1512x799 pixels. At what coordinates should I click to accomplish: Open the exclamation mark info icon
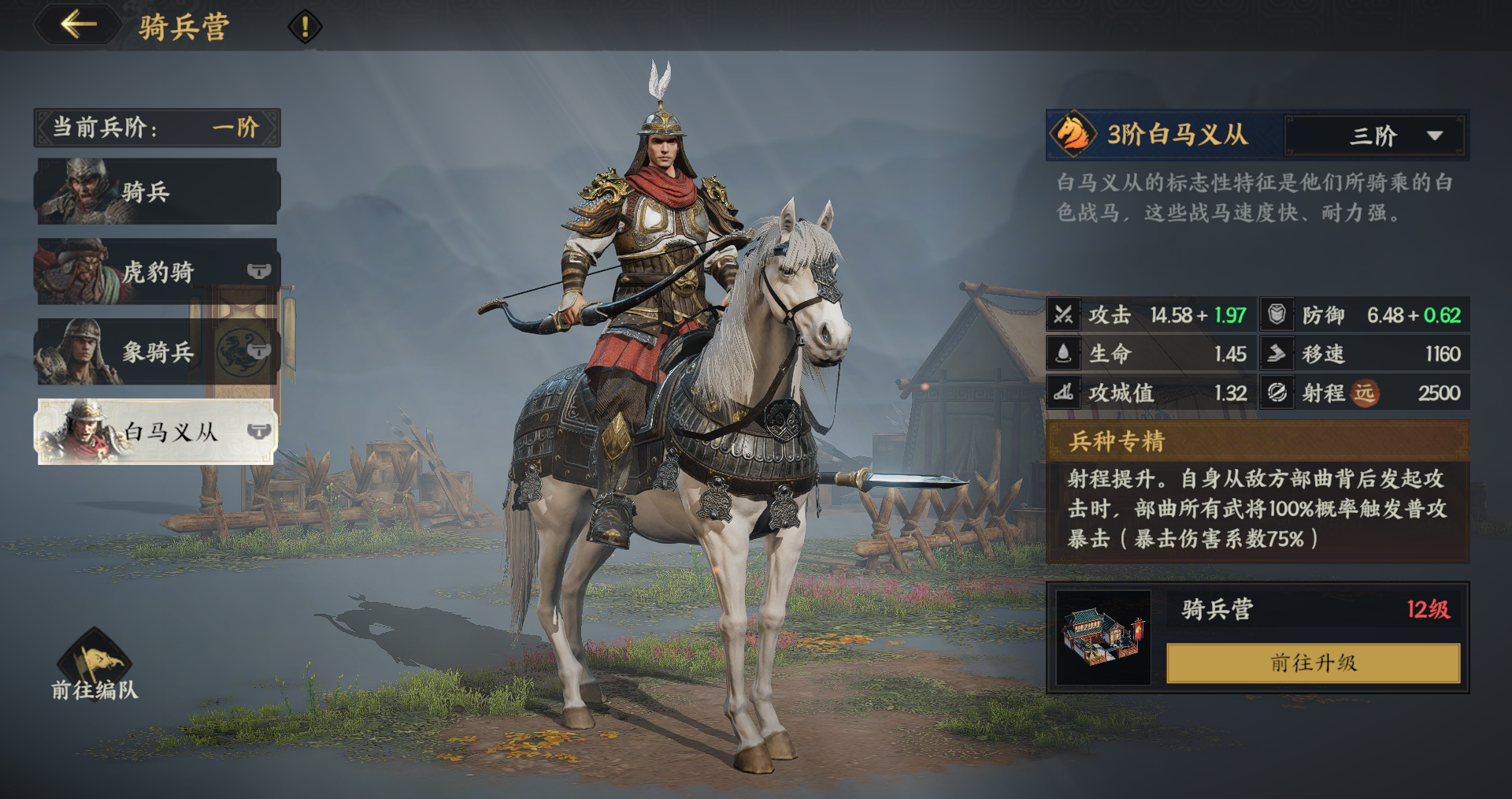point(305,27)
